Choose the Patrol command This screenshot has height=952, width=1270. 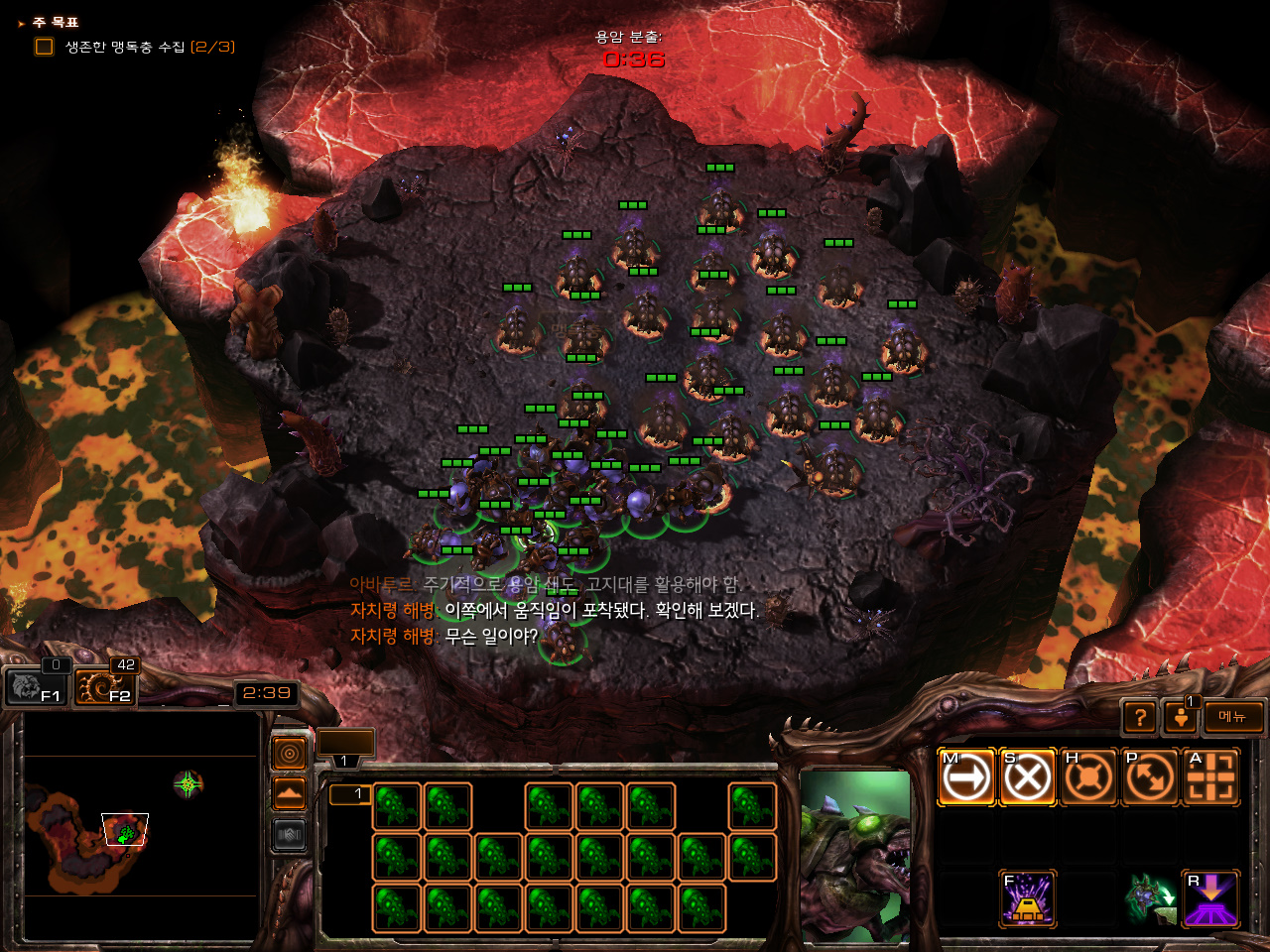(x=1150, y=776)
